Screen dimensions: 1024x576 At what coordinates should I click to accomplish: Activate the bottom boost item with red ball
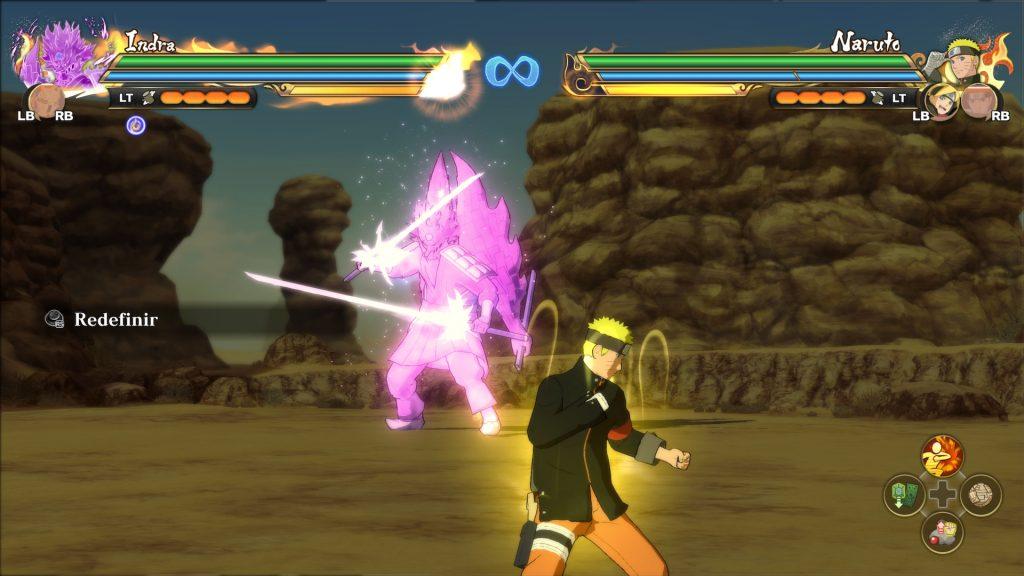[942, 532]
